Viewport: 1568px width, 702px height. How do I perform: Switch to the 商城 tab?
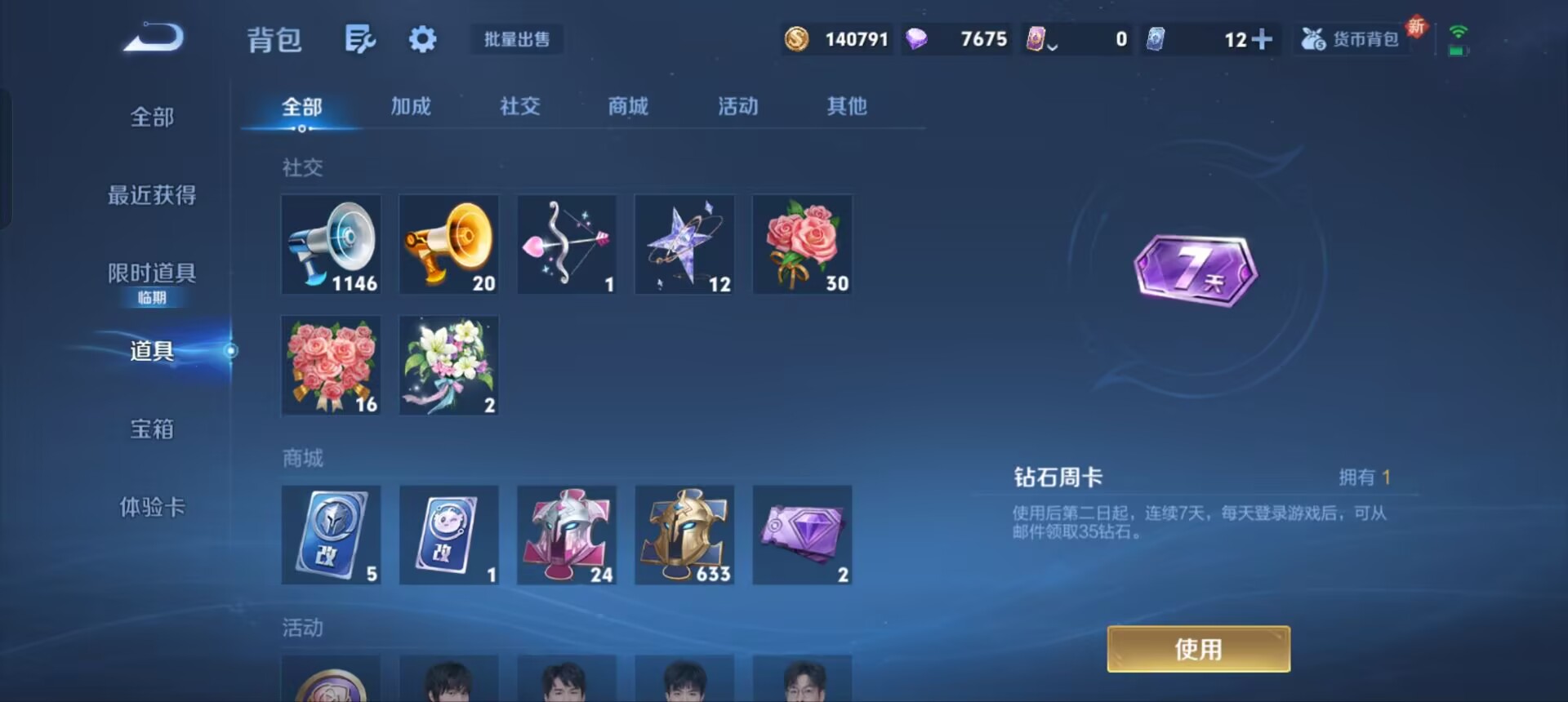click(x=627, y=106)
